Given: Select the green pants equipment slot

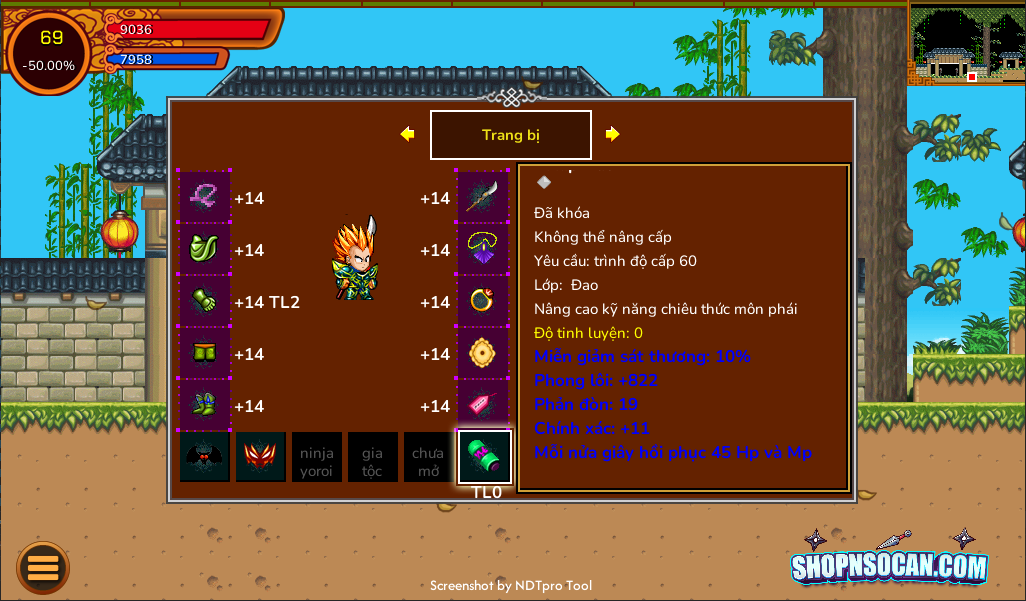Looking at the screenshot, I should pyautogui.click(x=205, y=354).
